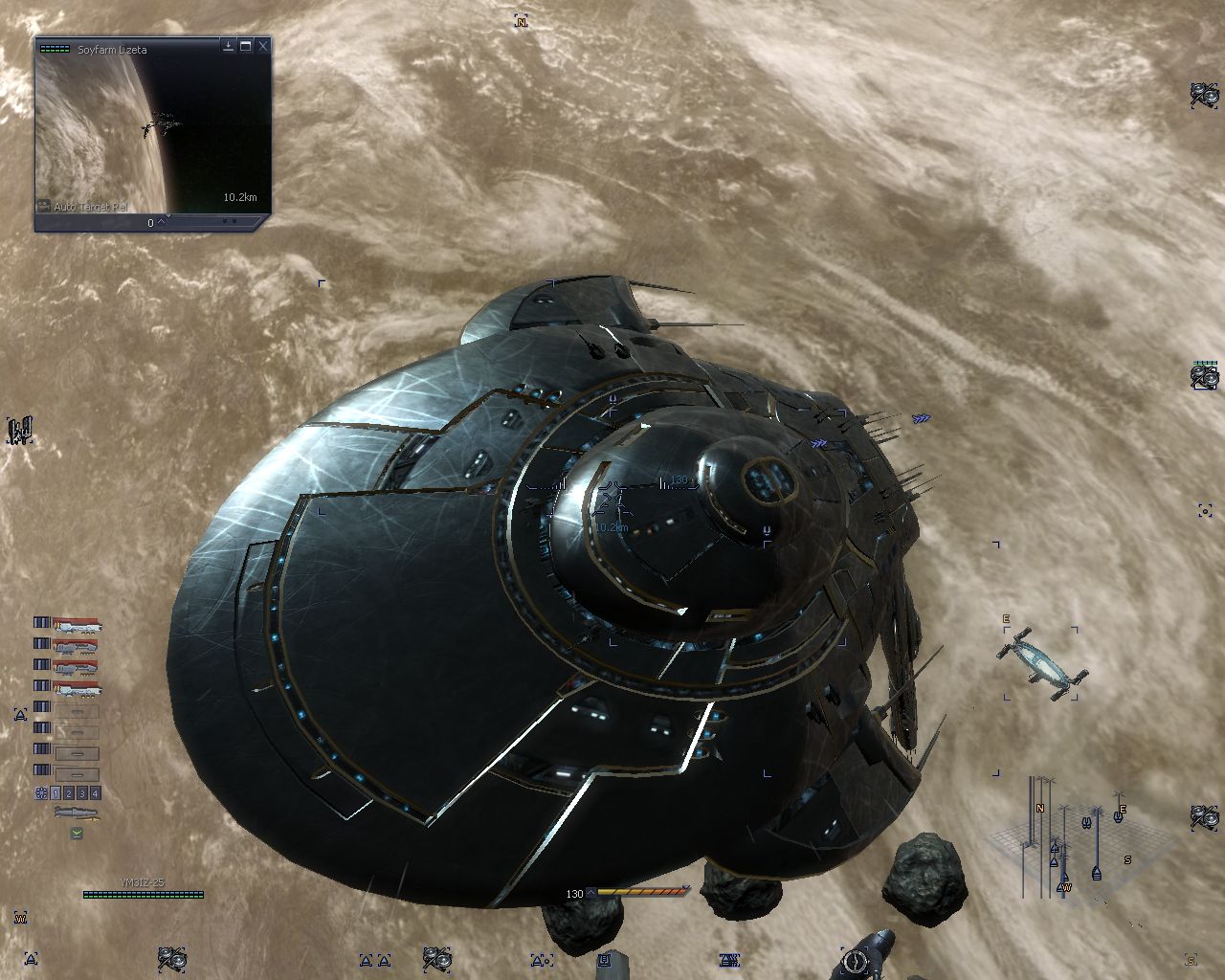Expand the monitor's bottom arrow tab
This screenshot has height=980, width=1225.
tap(163, 222)
